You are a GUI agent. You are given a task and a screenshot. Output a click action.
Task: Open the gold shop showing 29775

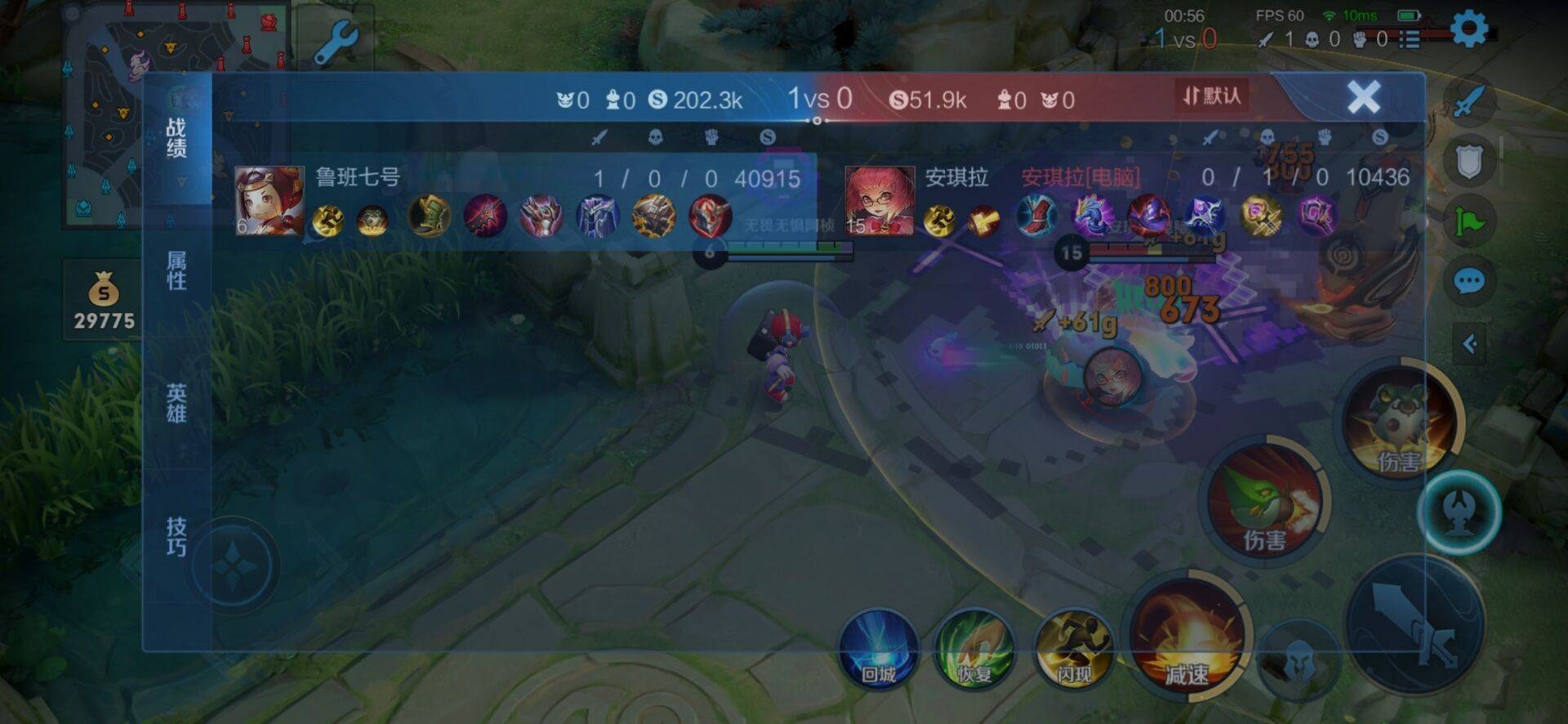104,301
